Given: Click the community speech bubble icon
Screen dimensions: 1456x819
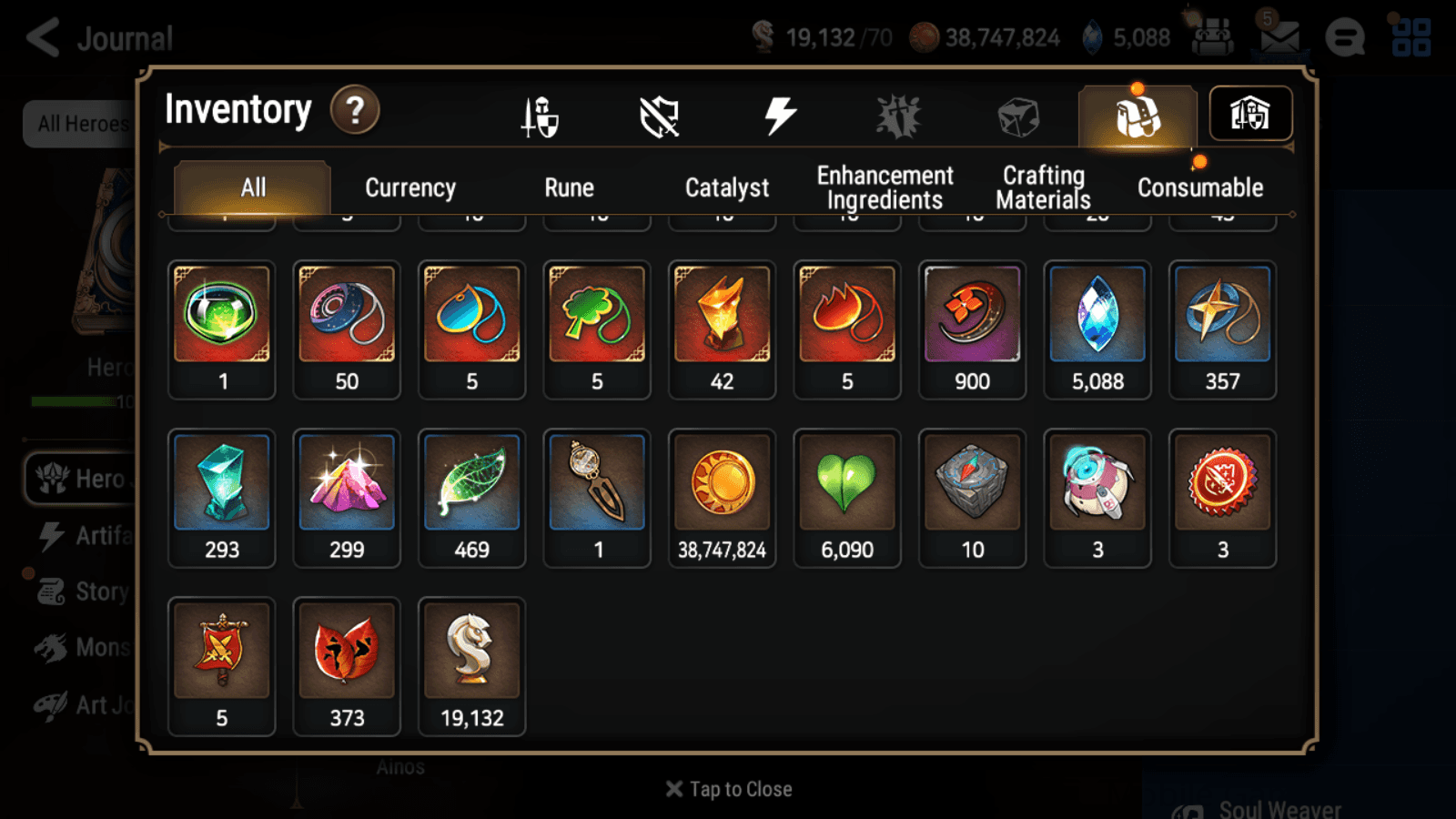Looking at the screenshot, I should (x=1345, y=38).
